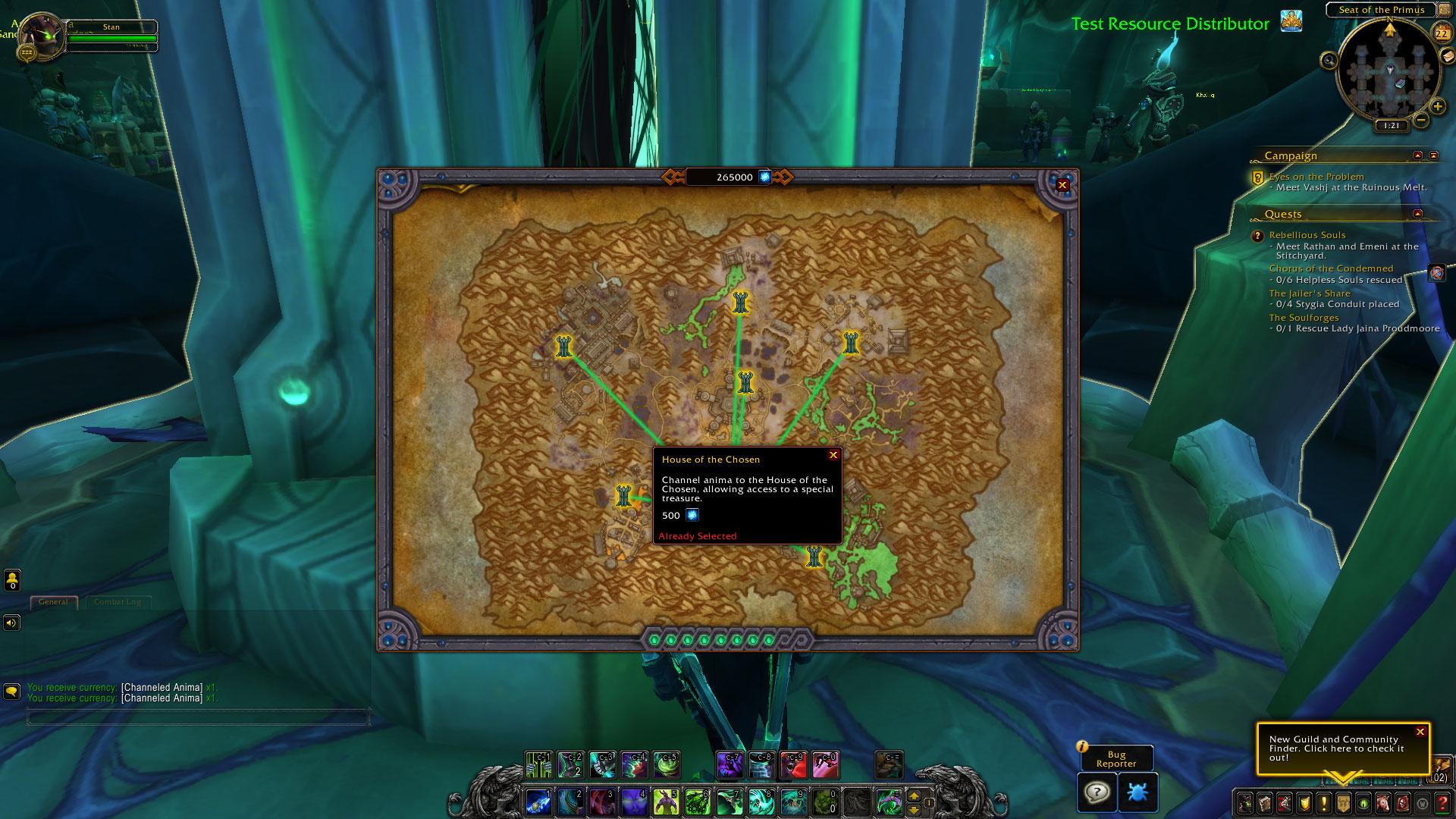
Task: Zoom out the minimap with minus button
Action: pos(1421,119)
